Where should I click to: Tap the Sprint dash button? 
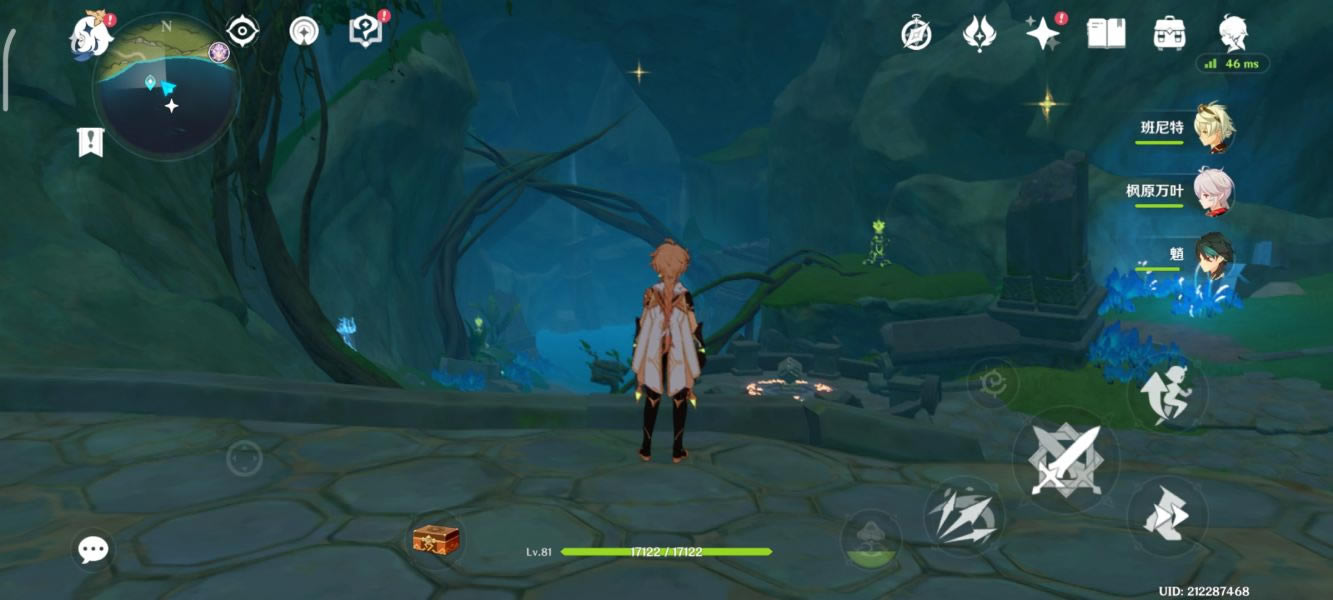tap(1167, 517)
